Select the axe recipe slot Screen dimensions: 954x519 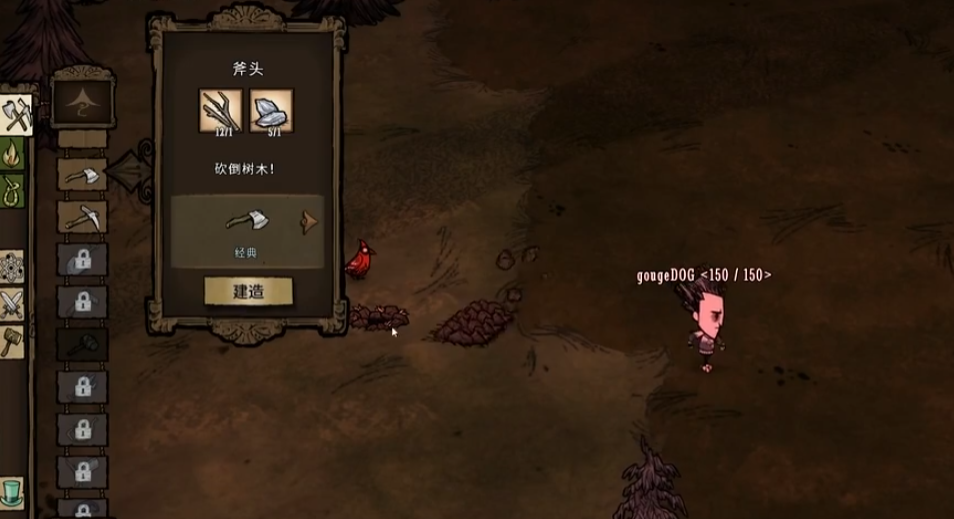(x=81, y=176)
